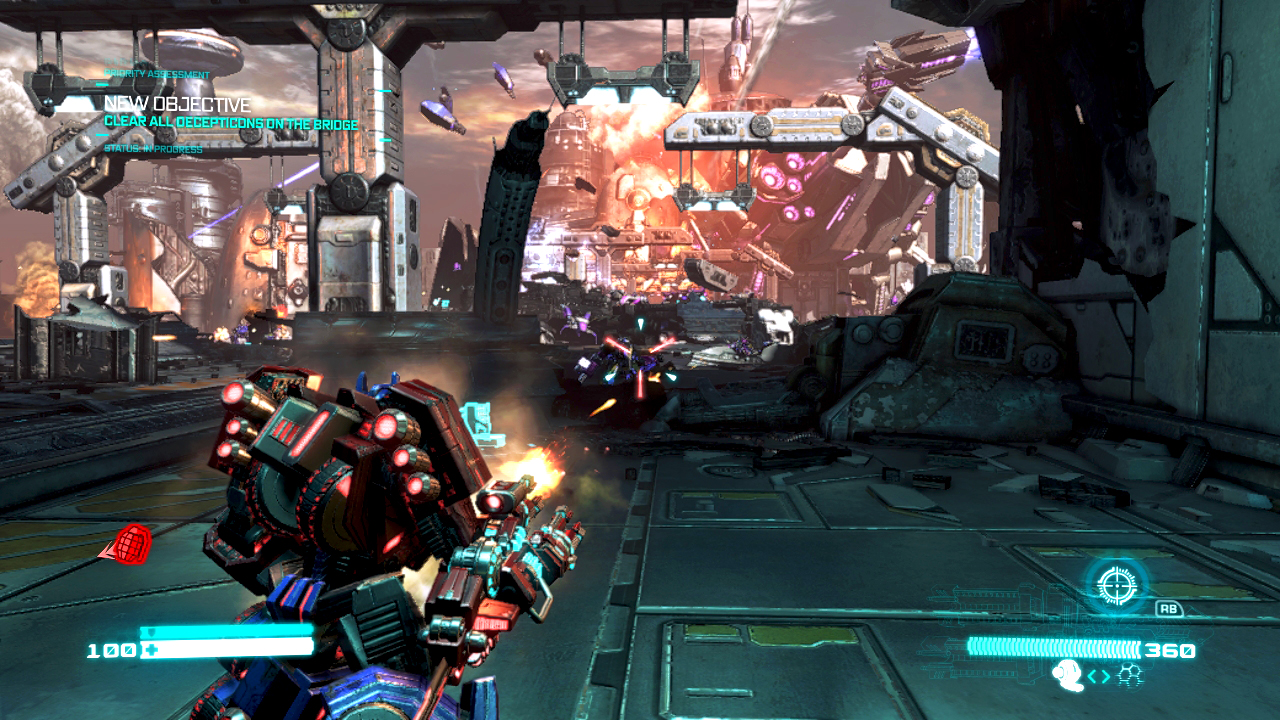Click the red grenade warning indicator
Screen dimensions: 1280x720
pyautogui.click(x=128, y=544)
